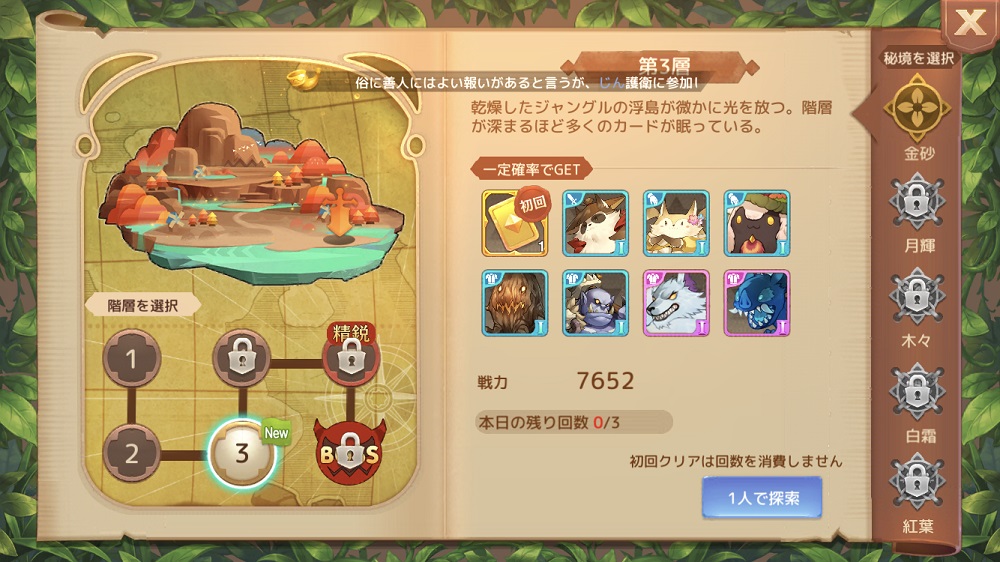
Task: View the white wolf card reward
Action: 676,303
